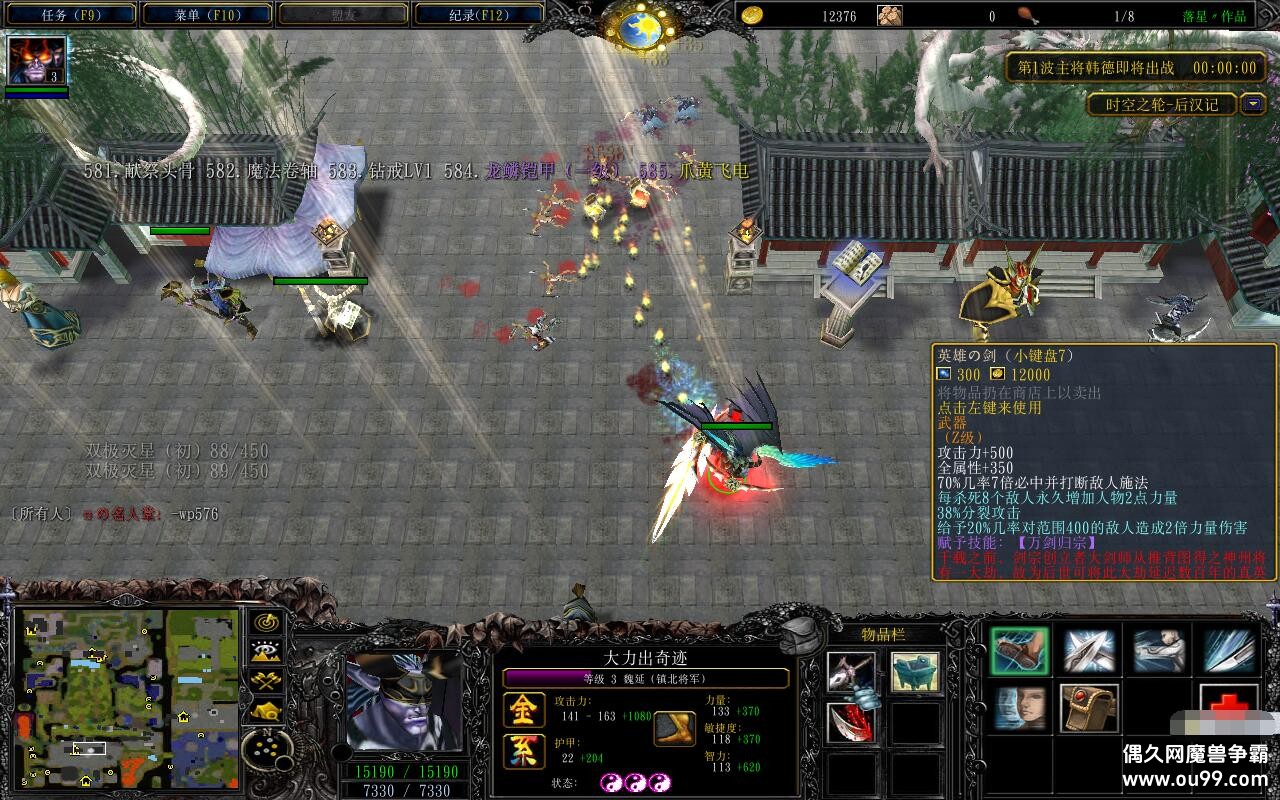1280x800 pixels.
Task: Click the formation movement toggle button
Action: 266,748
